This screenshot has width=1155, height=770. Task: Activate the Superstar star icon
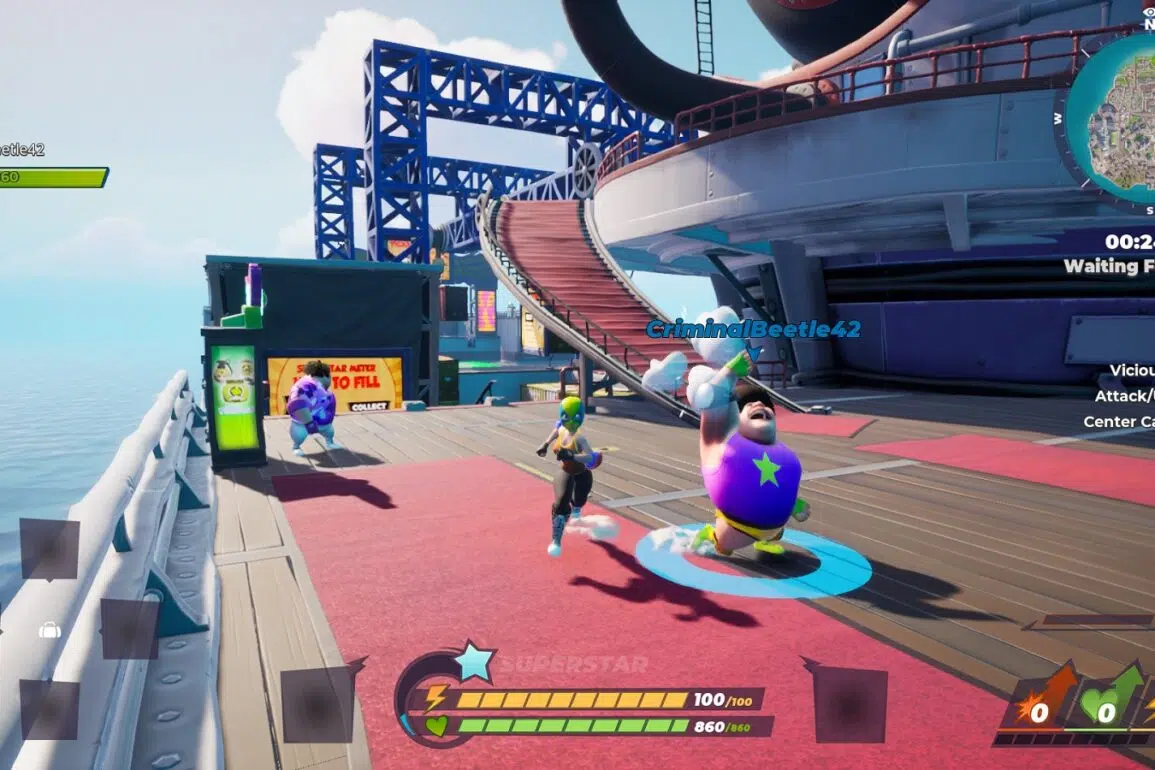474,662
